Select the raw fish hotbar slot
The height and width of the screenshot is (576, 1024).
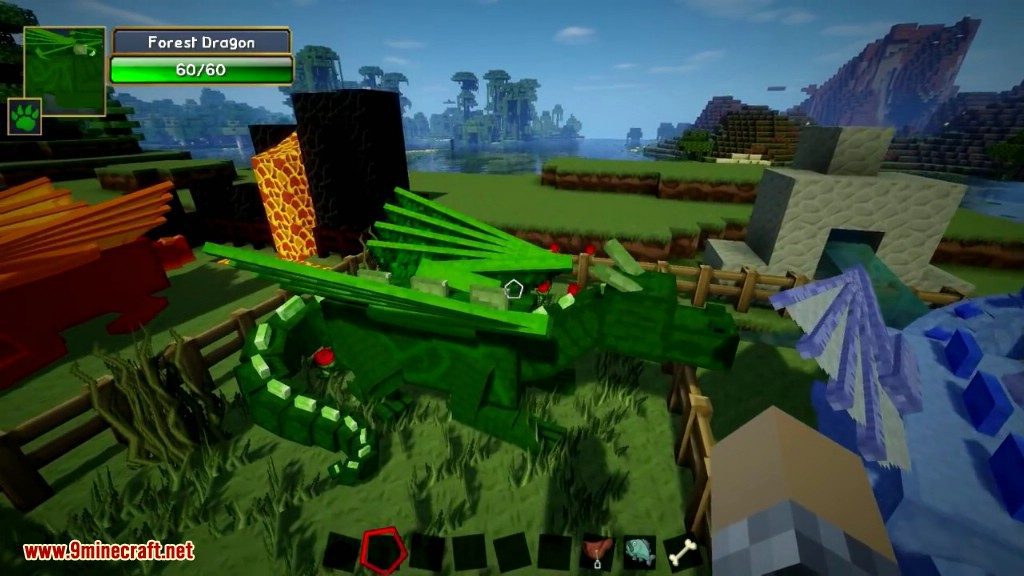click(x=641, y=551)
